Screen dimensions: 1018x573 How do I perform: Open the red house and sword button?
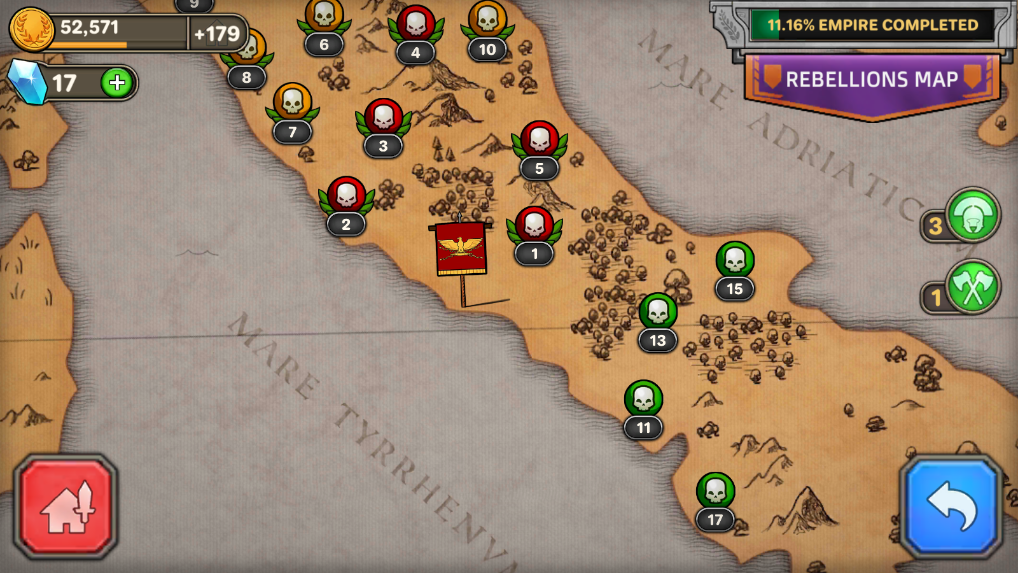(x=66, y=506)
